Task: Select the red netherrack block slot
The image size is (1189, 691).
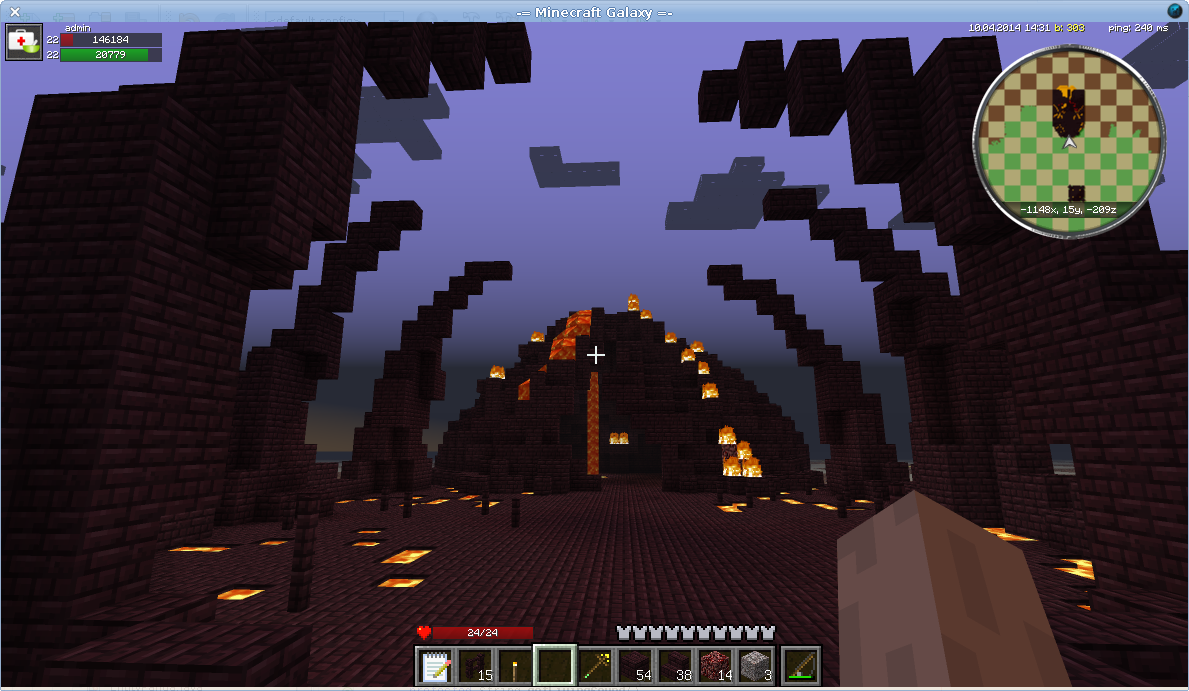Action: 715,665
